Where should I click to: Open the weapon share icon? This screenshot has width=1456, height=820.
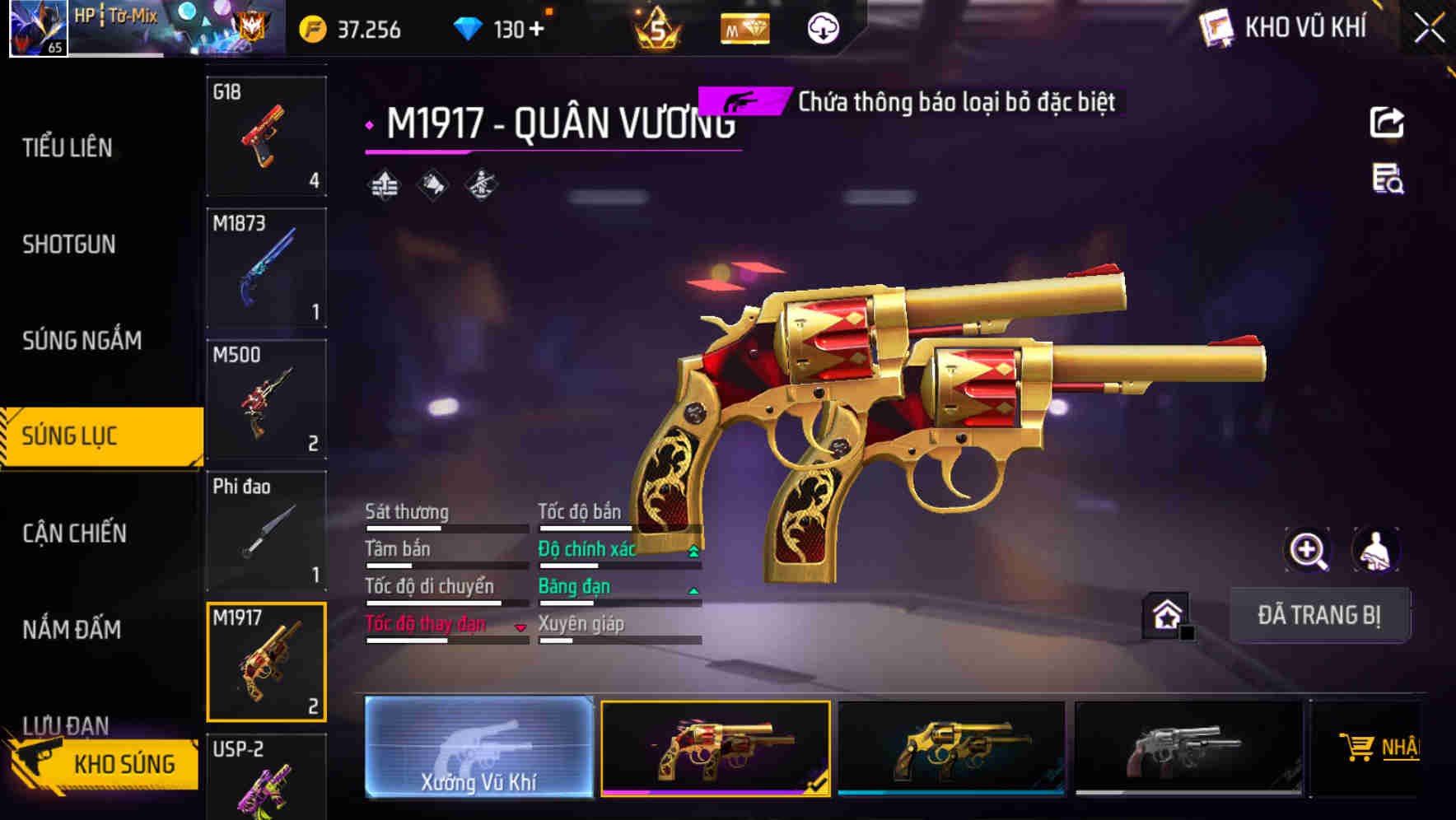coord(1387,122)
